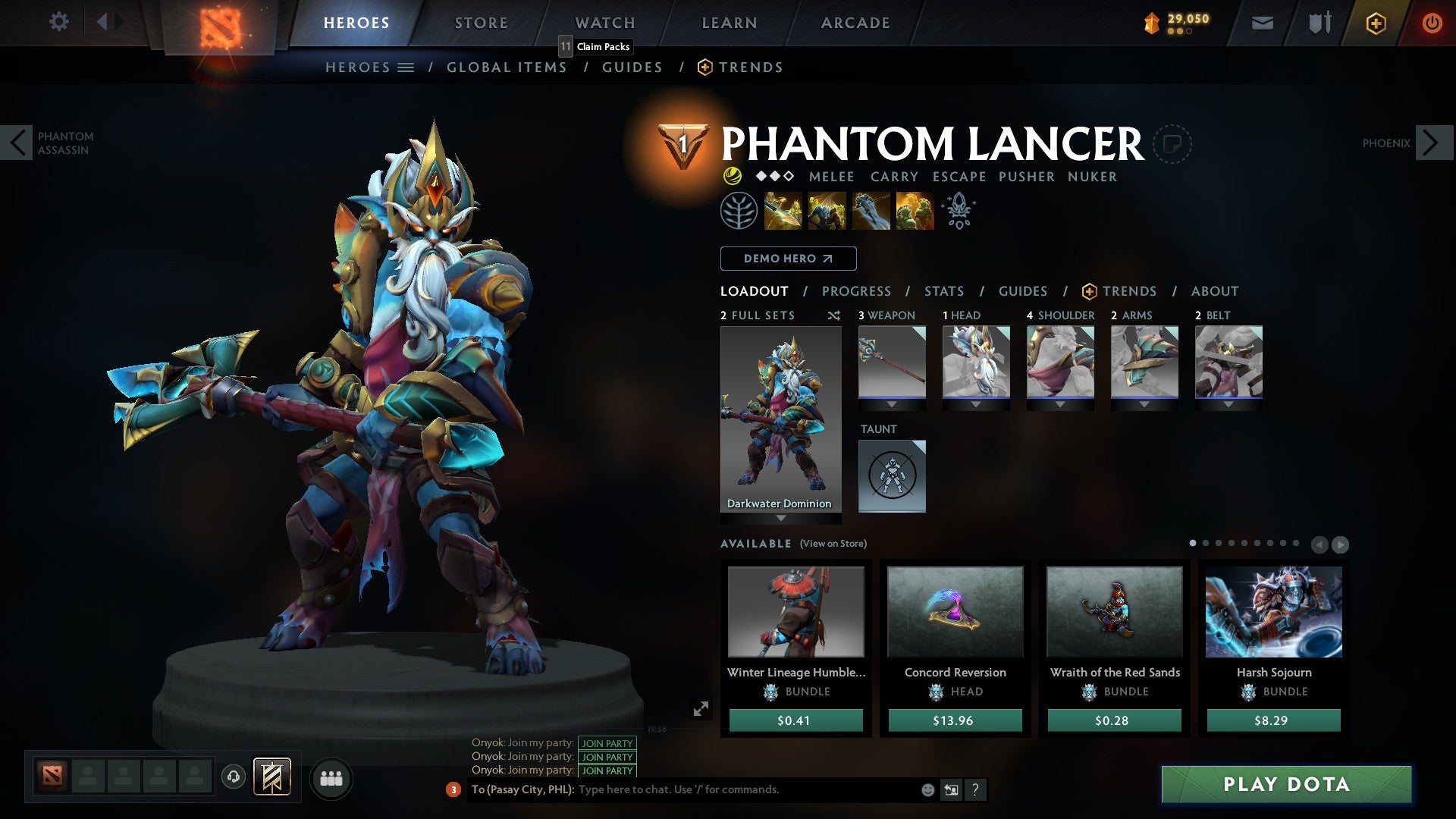Screen dimensions: 1456x819
Task: Open the Arcade menu item
Action: 855,22
